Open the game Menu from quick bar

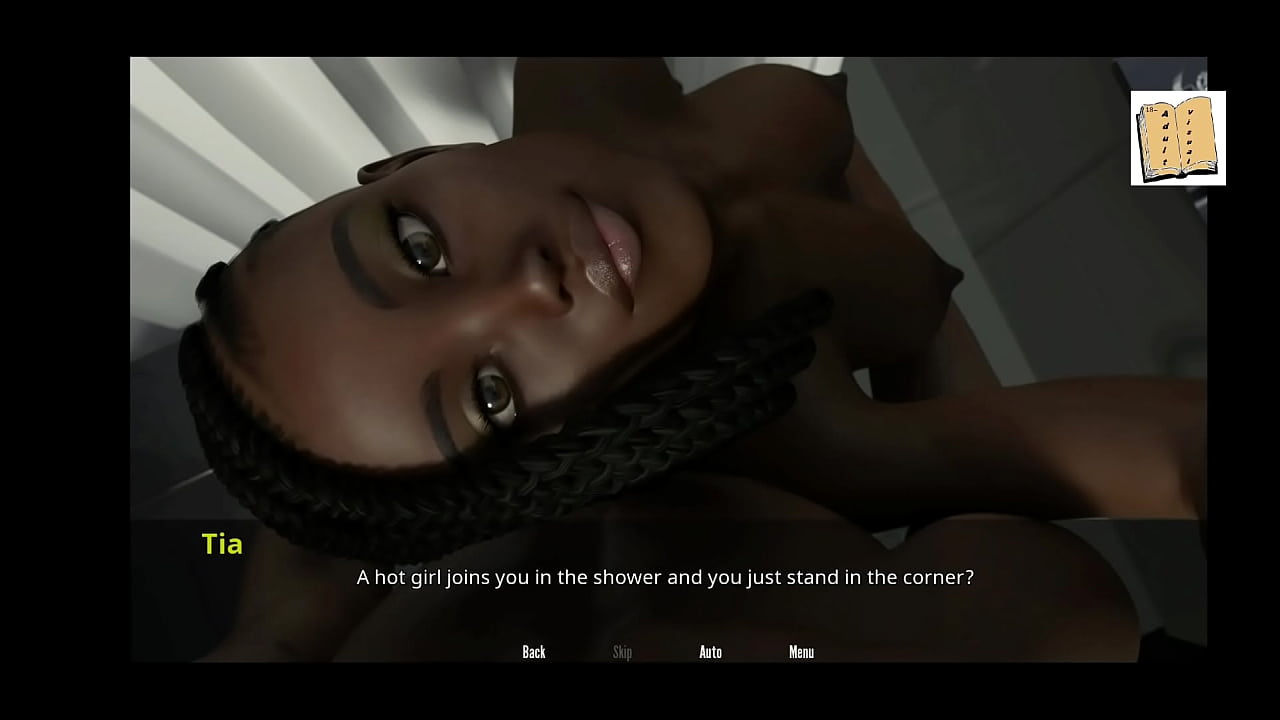pyautogui.click(x=801, y=652)
